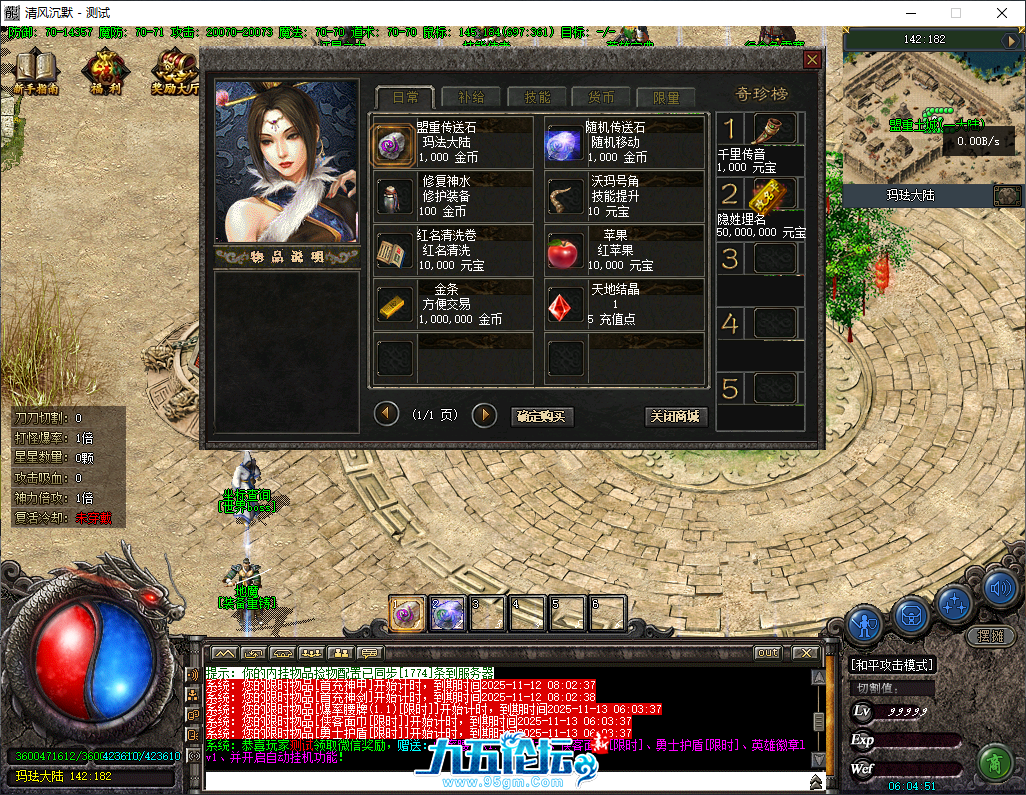Click the 关闭商城 button

point(676,416)
